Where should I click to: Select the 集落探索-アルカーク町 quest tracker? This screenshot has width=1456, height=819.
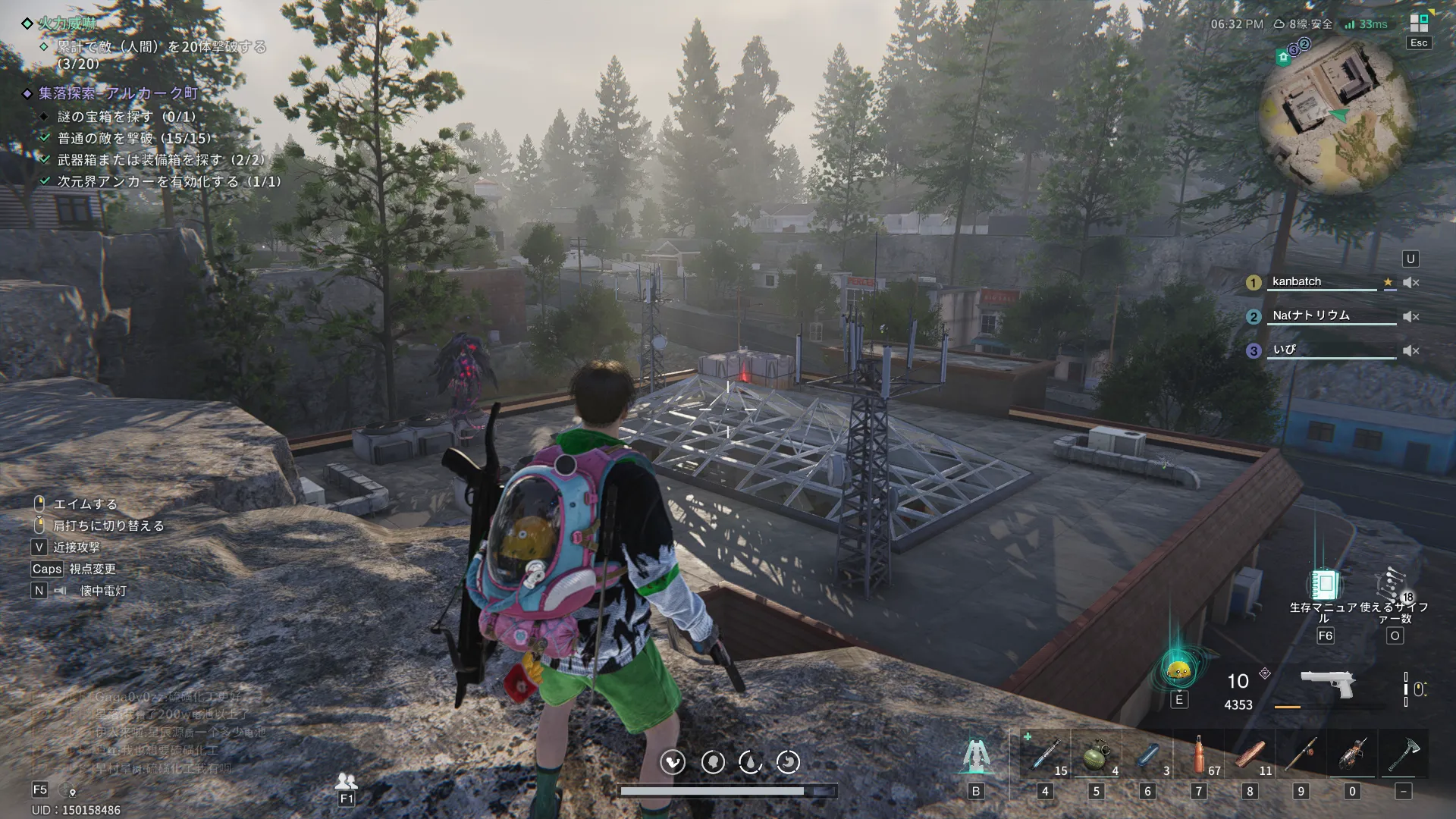(x=118, y=93)
